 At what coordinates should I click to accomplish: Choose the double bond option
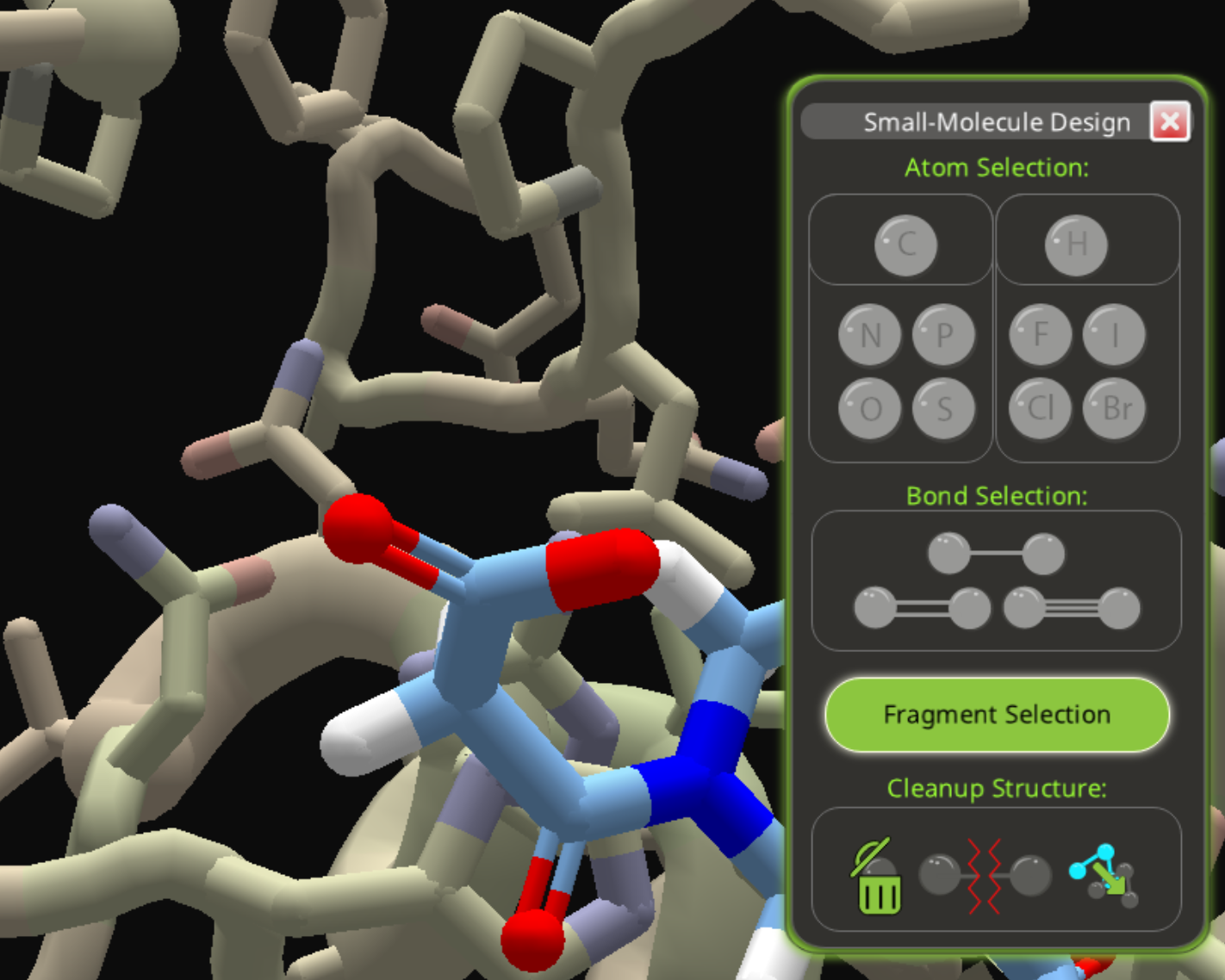(x=922, y=608)
